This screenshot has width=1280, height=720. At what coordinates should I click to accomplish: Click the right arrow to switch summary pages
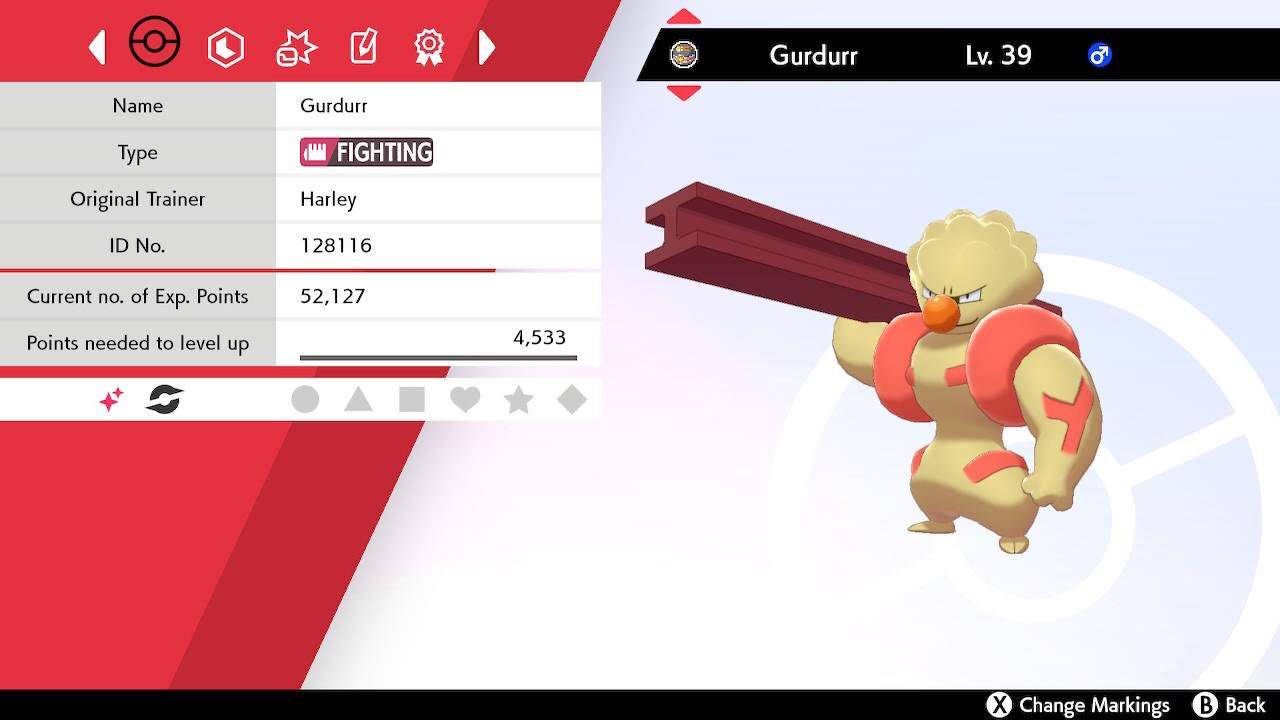click(x=487, y=46)
